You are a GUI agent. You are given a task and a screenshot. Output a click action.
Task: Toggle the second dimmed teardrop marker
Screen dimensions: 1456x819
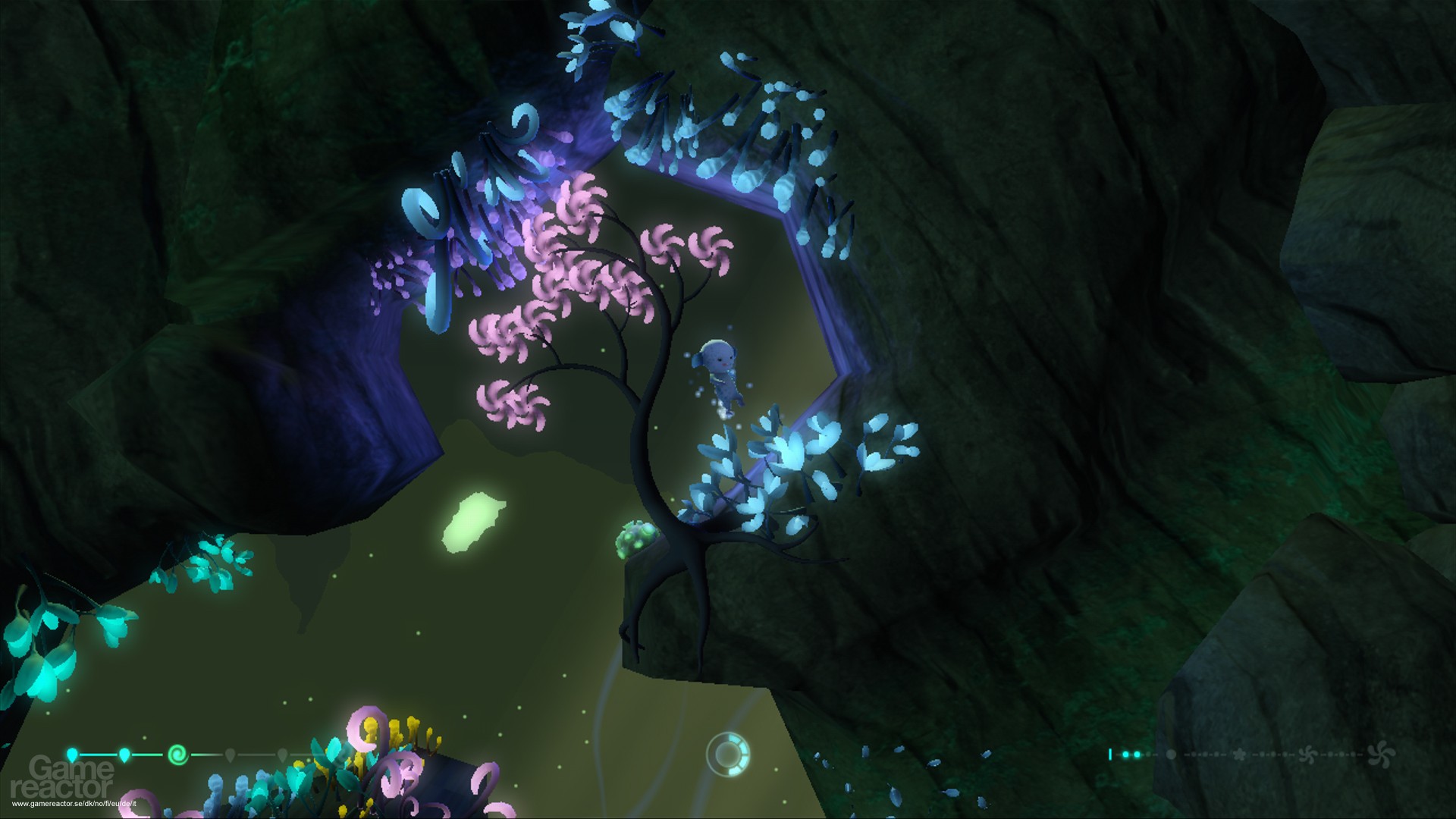point(282,755)
